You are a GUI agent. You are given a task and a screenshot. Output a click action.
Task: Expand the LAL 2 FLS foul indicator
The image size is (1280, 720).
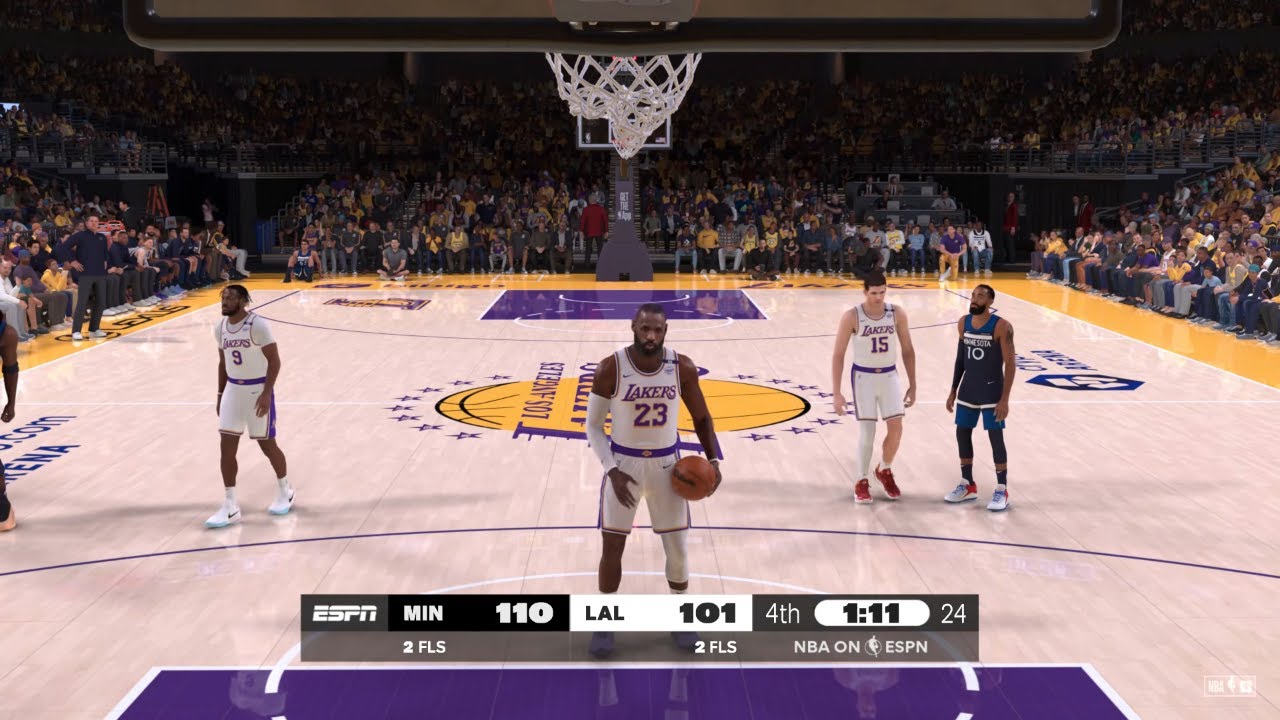[715, 647]
